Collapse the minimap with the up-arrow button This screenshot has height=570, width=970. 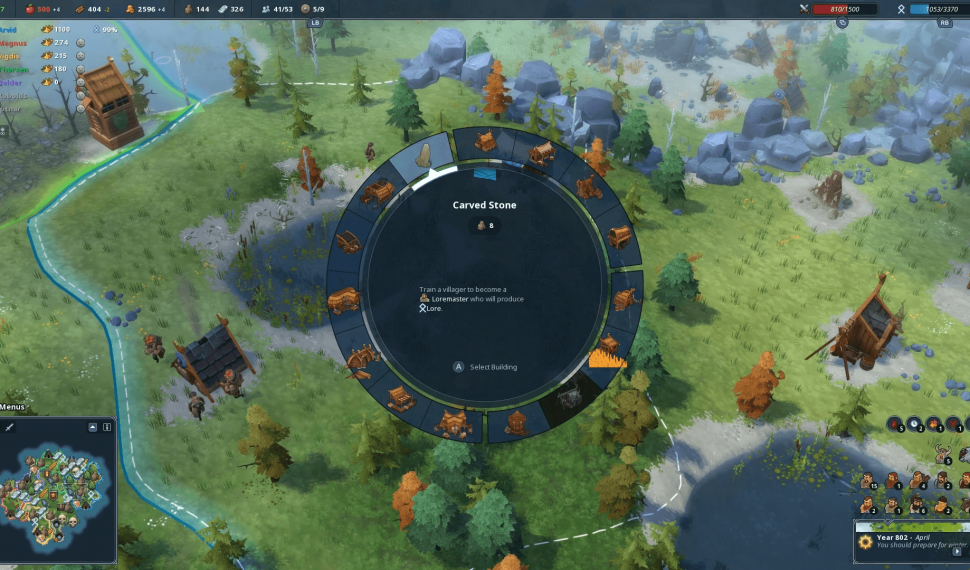click(x=93, y=427)
